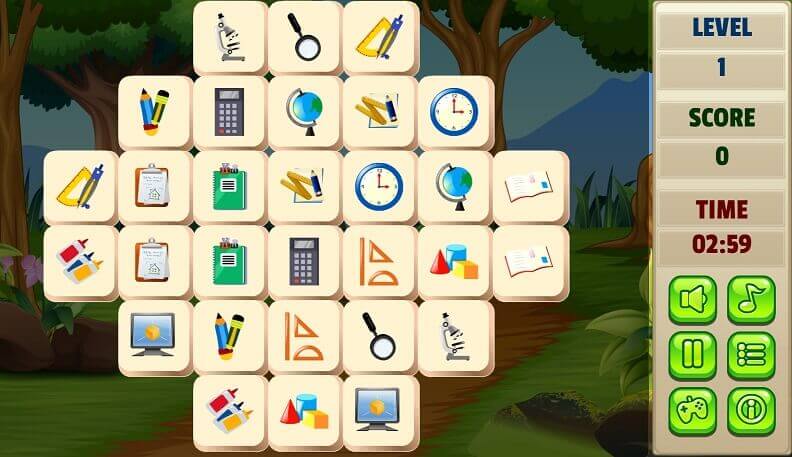Screen dimensions: 792x457
Task: Toggle the sound effects speaker button
Action: point(692,299)
